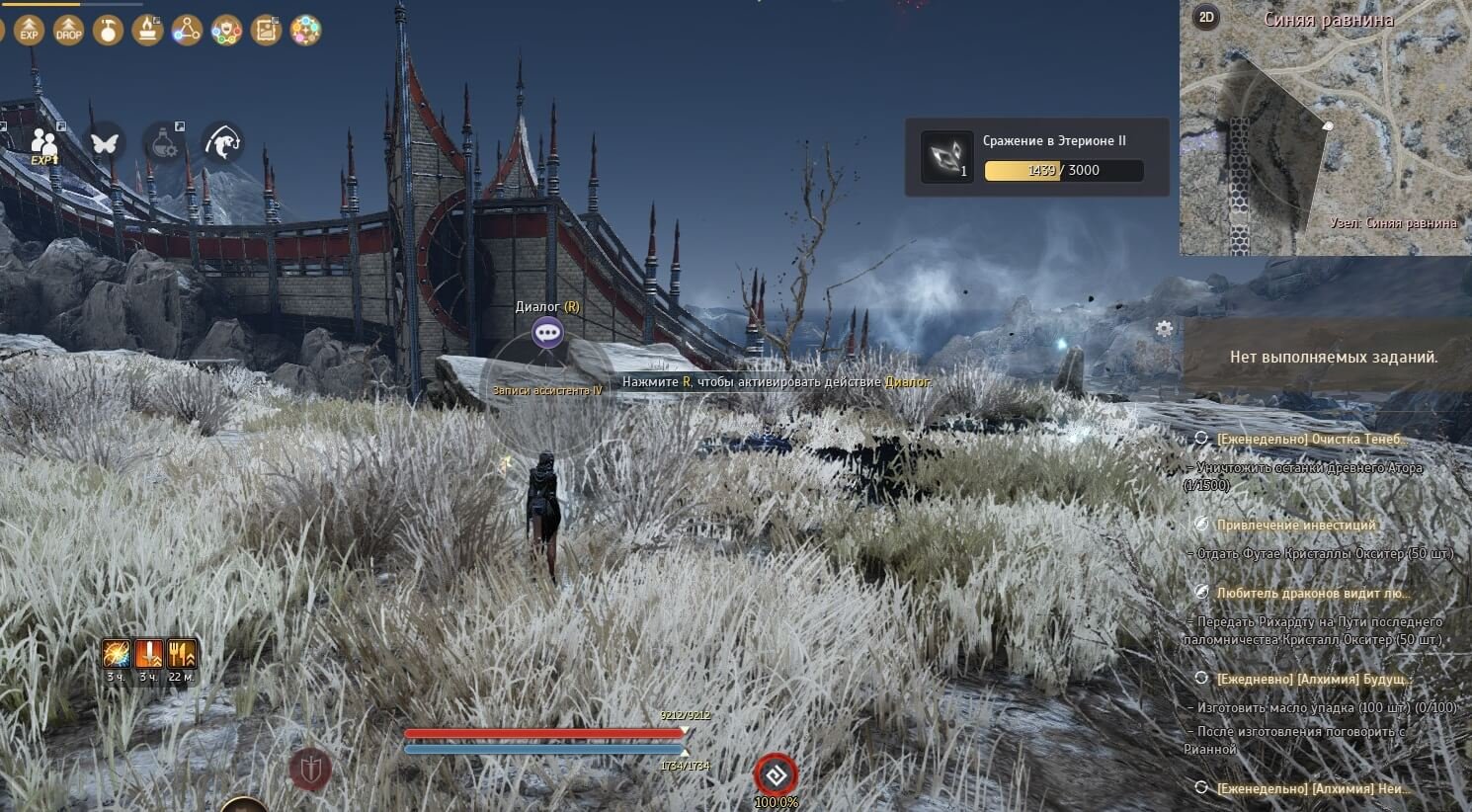The image size is (1472, 812).
Task: Click the food buff icon with fork and knife
Action: [181, 654]
